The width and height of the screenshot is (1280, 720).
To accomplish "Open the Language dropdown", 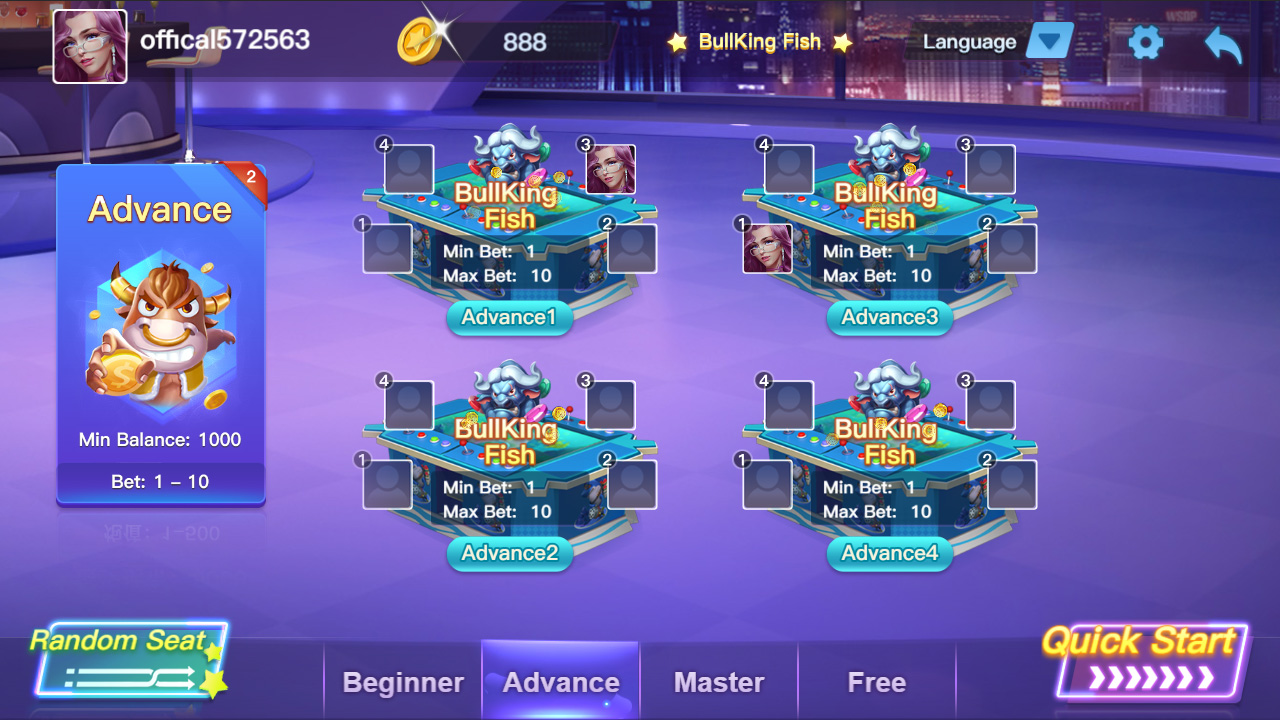I will click(x=1049, y=42).
